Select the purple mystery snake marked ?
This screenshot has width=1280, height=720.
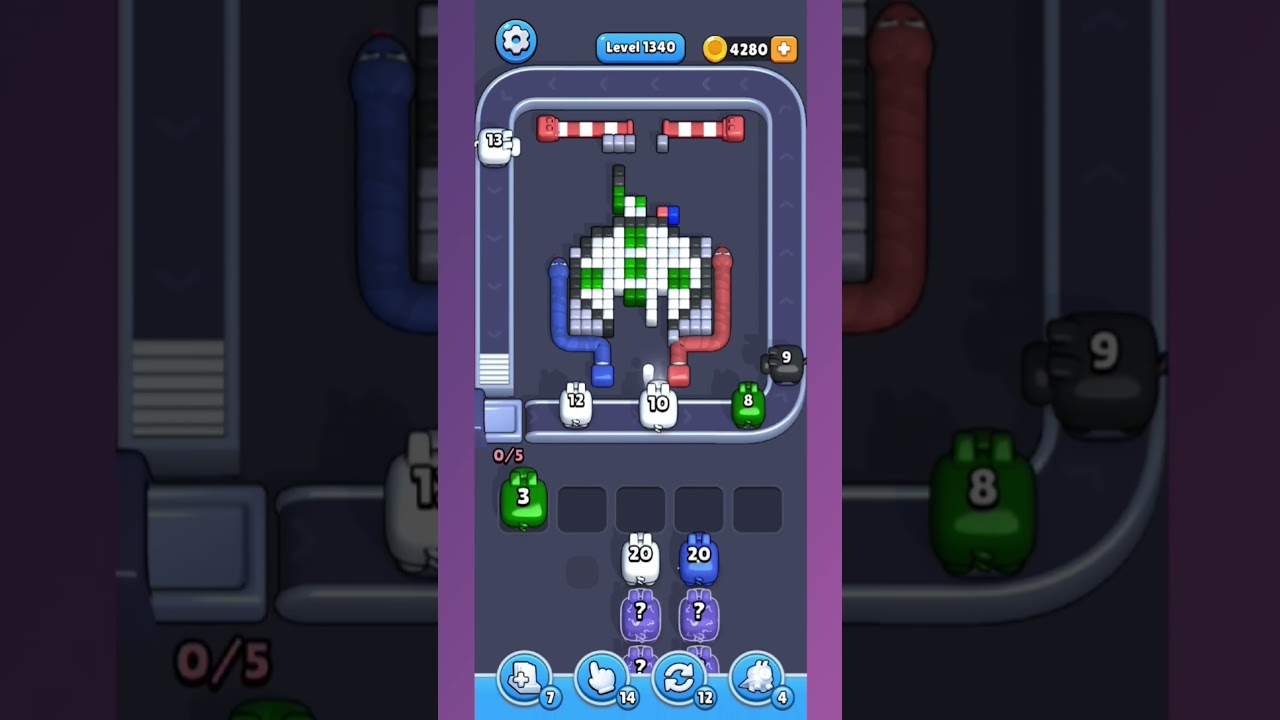(x=639, y=611)
